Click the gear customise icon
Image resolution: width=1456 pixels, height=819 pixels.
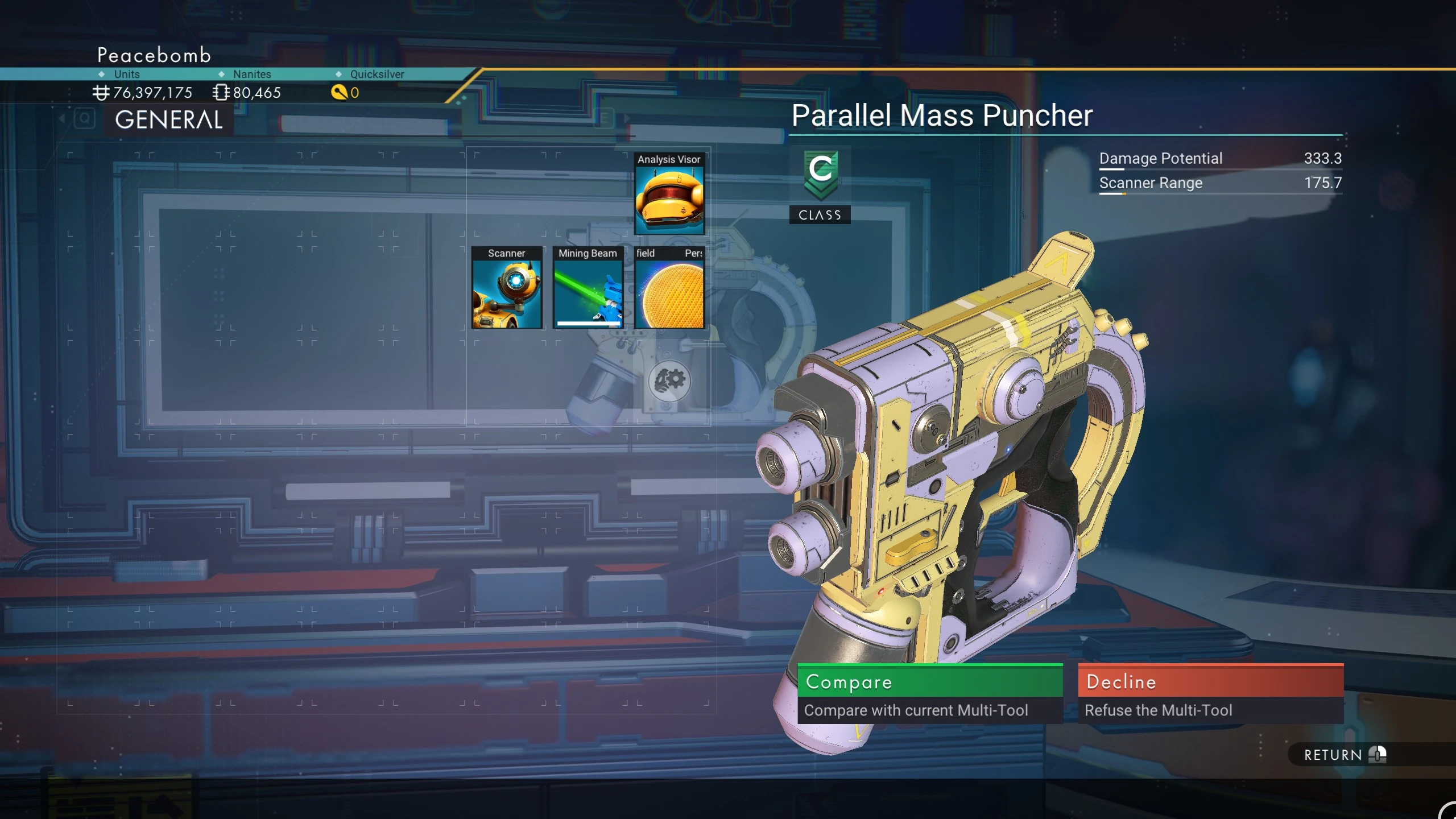(669, 380)
